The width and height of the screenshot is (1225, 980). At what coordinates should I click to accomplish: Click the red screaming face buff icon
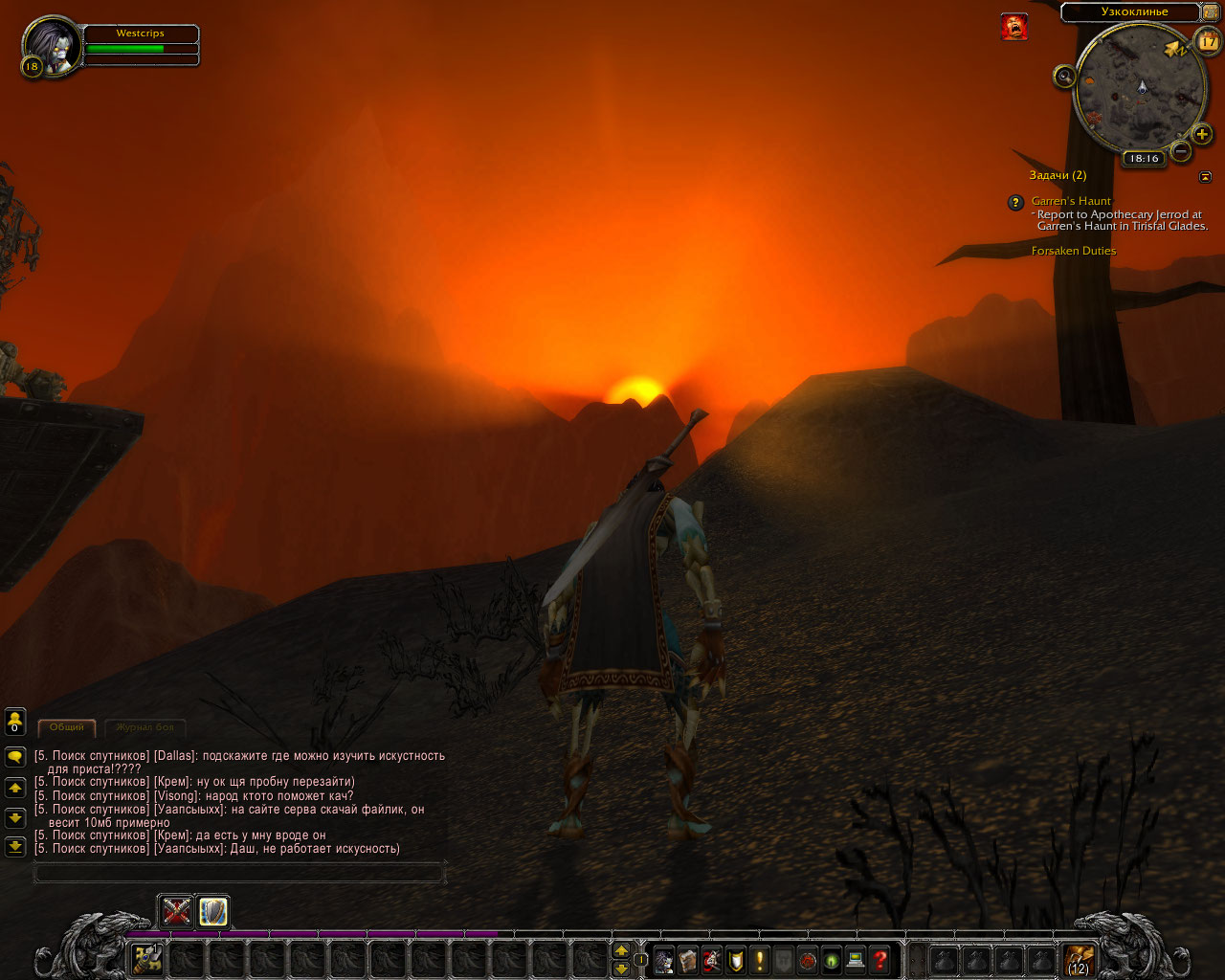pyautogui.click(x=1014, y=27)
